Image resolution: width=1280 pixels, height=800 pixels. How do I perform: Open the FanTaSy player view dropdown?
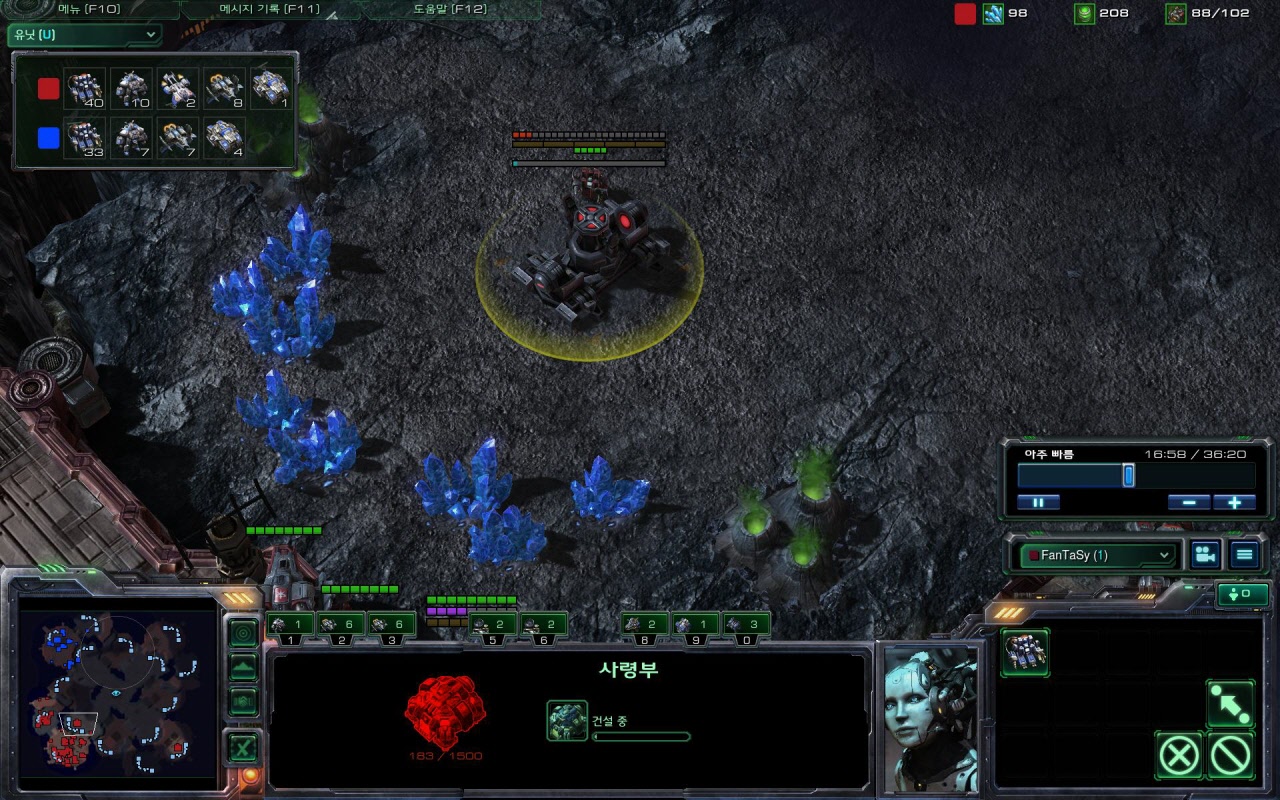[x=1095, y=555]
